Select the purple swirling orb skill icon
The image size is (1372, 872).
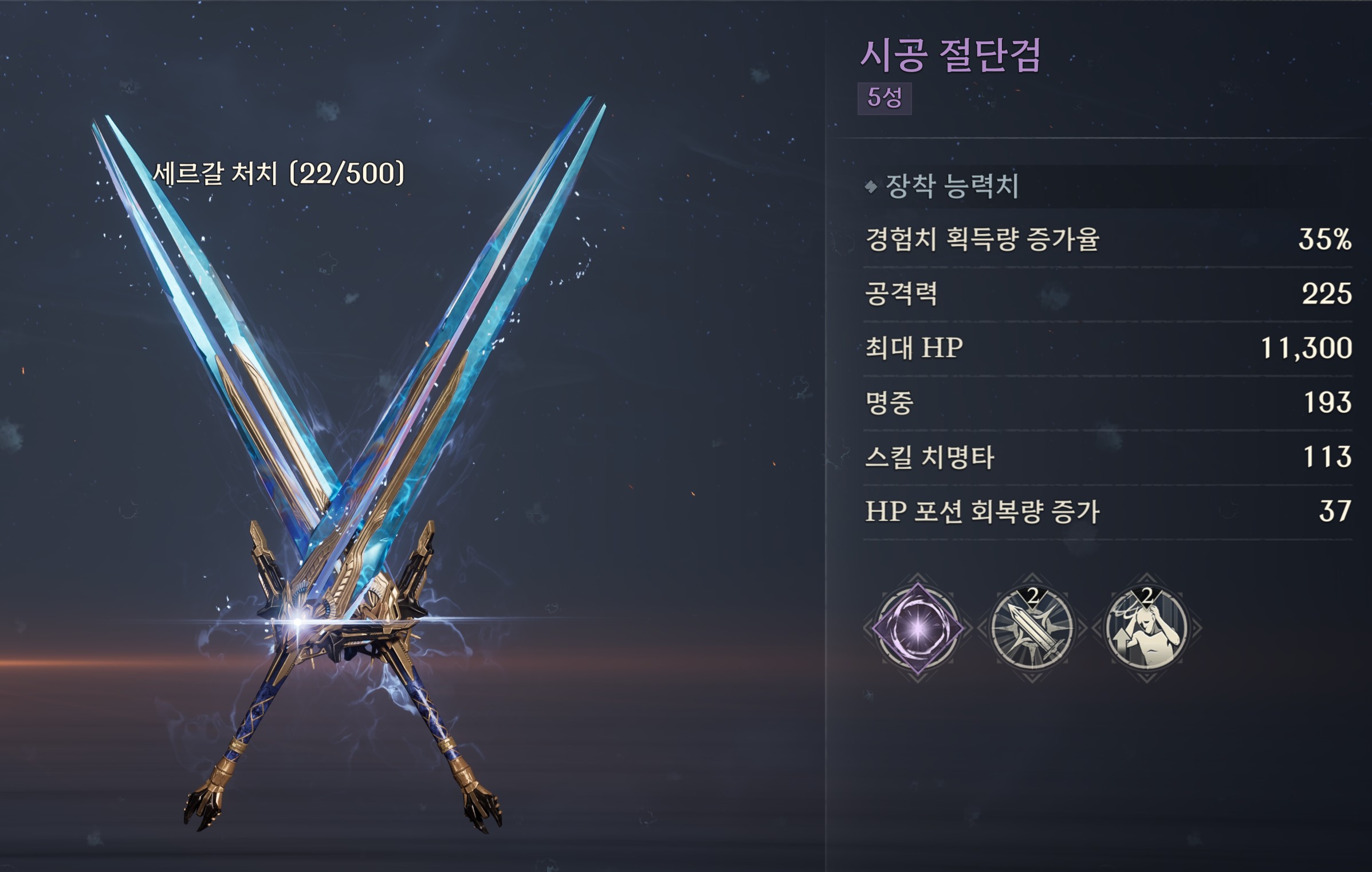[x=917, y=628]
